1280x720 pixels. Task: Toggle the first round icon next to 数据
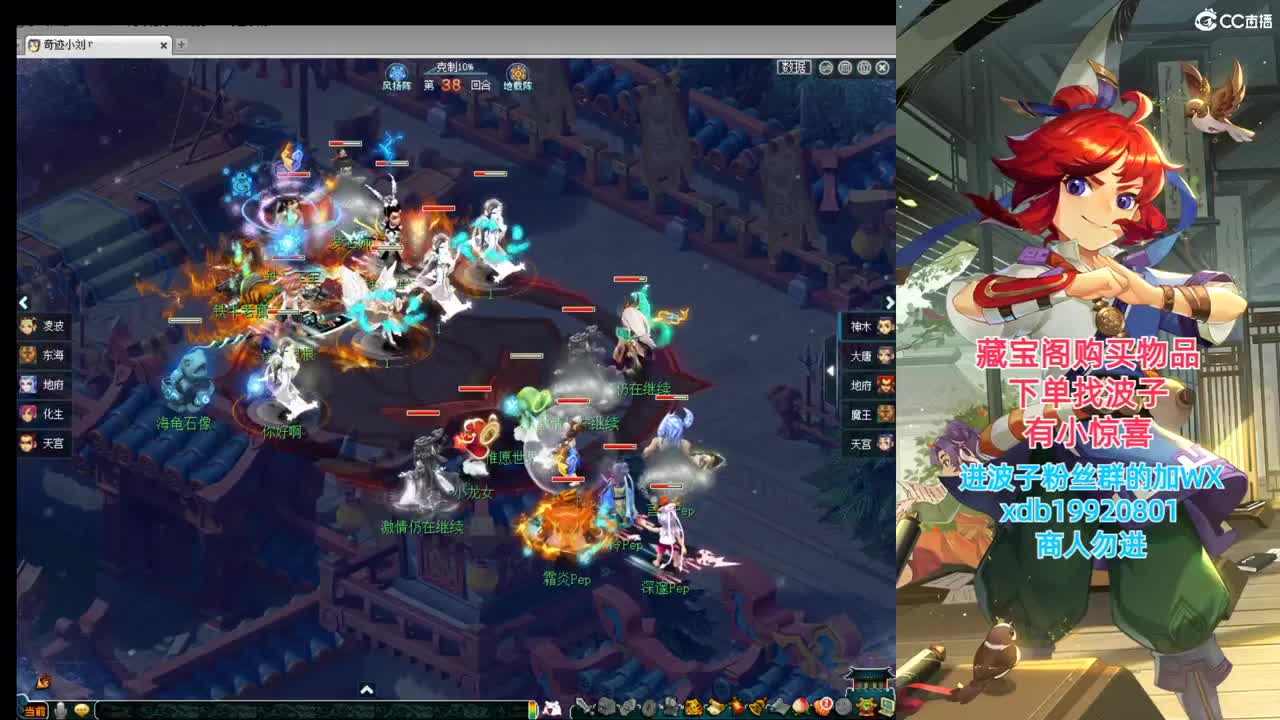tap(826, 68)
